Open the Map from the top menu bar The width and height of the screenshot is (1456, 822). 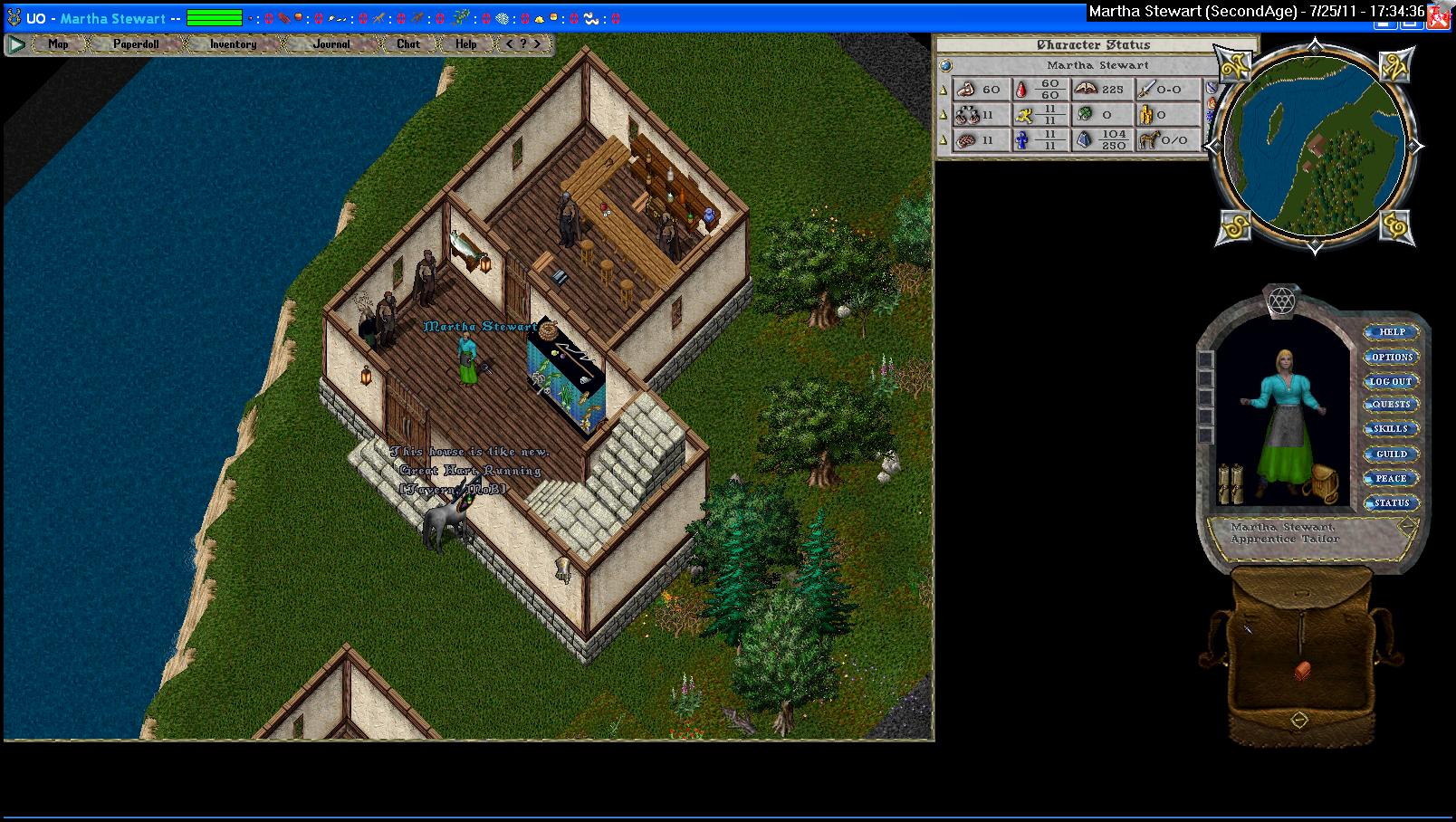[58, 43]
